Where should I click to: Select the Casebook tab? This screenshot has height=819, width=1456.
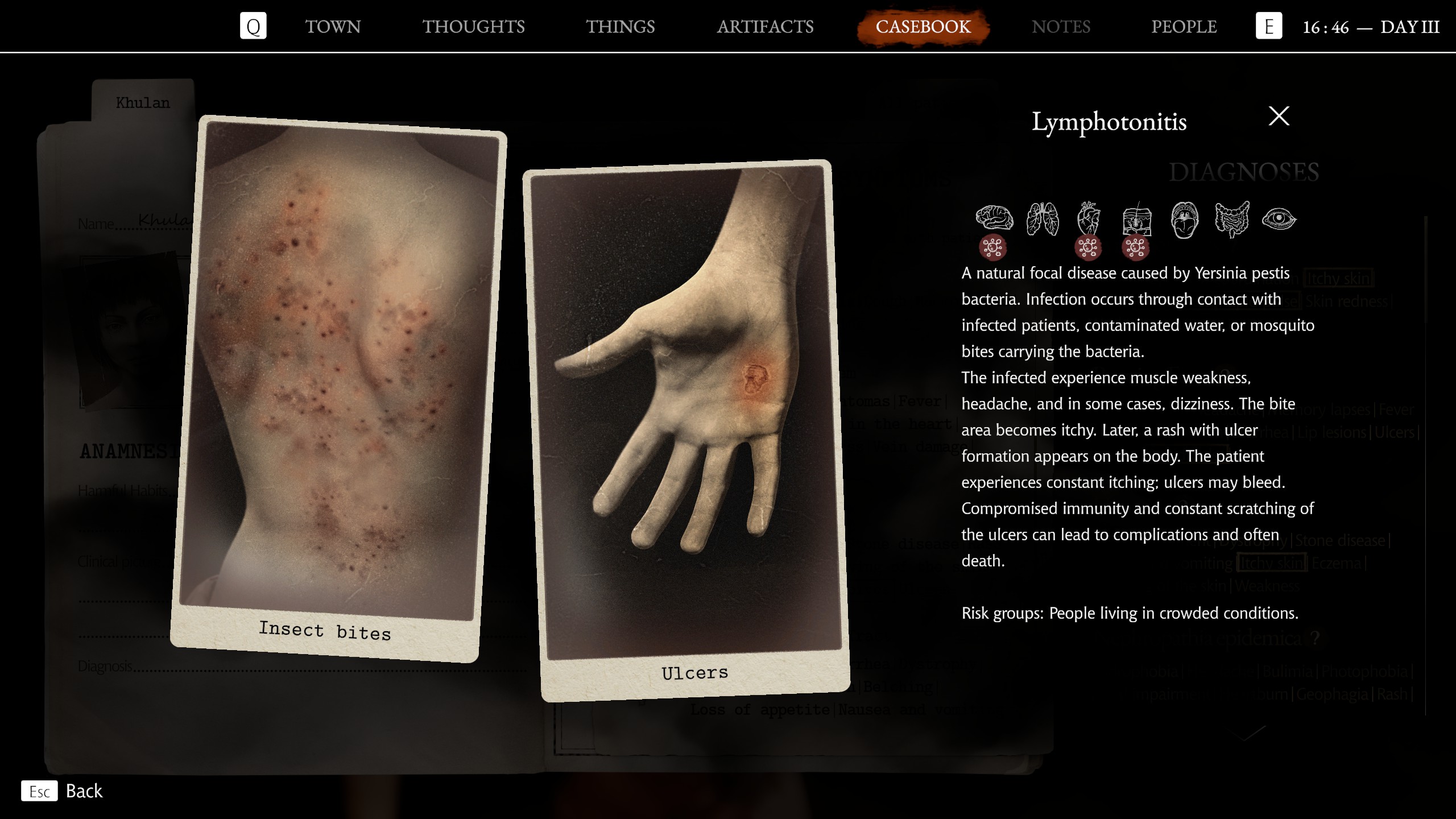tap(923, 27)
